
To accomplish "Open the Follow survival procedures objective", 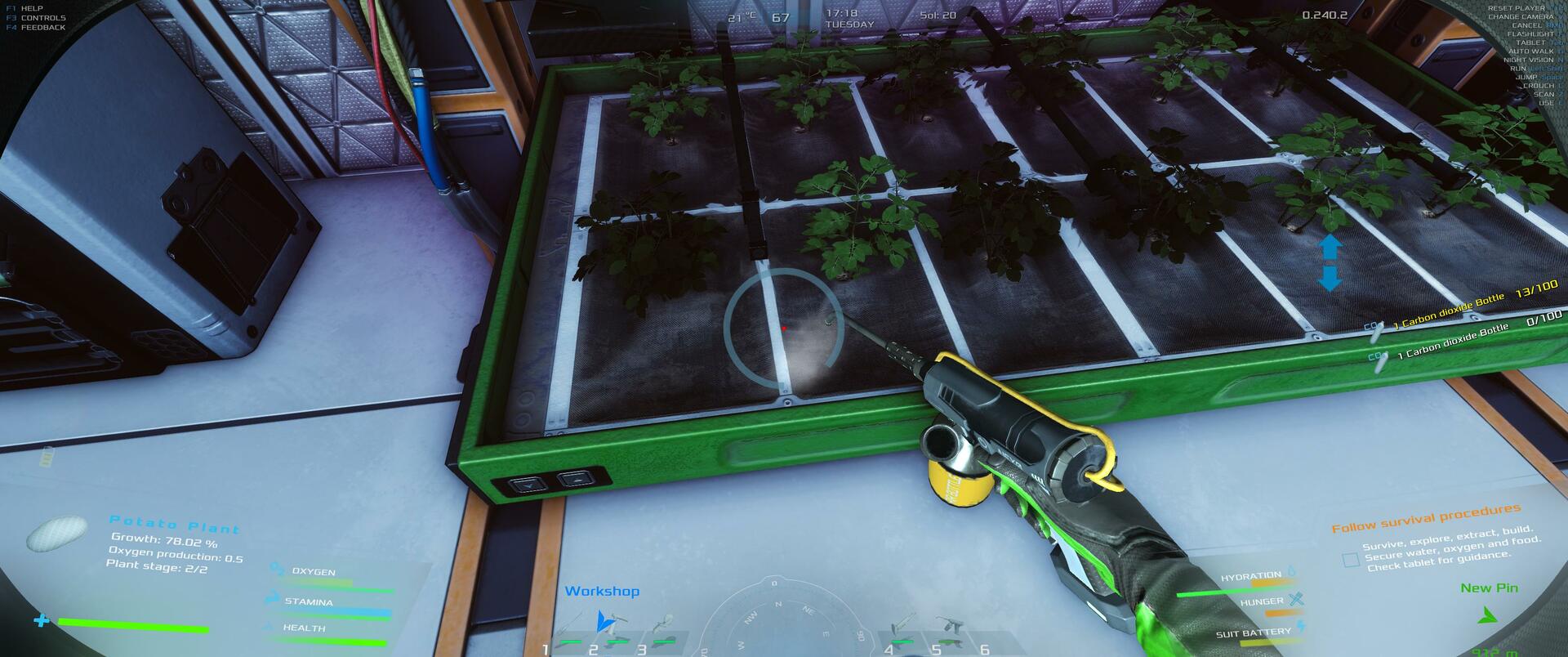I will pos(1426,518).
